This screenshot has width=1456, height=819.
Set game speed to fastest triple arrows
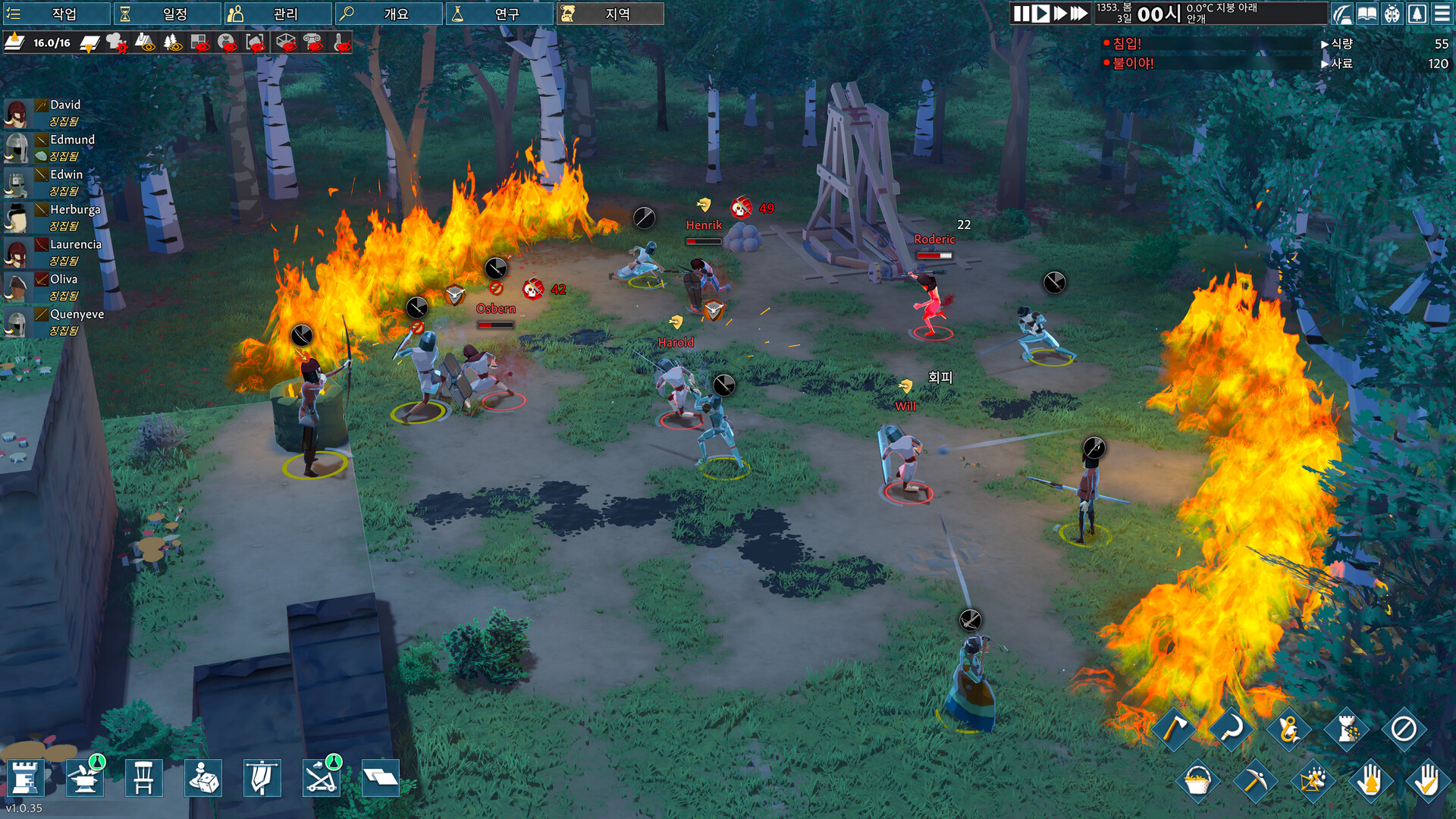coord(1079,14)
